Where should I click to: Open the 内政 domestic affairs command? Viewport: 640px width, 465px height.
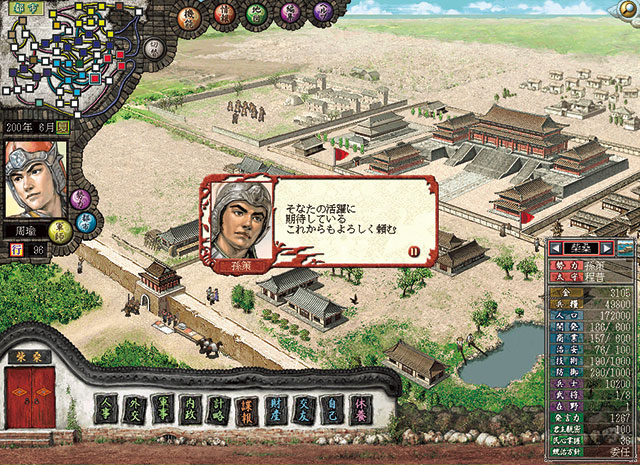(x=192, y=408)
